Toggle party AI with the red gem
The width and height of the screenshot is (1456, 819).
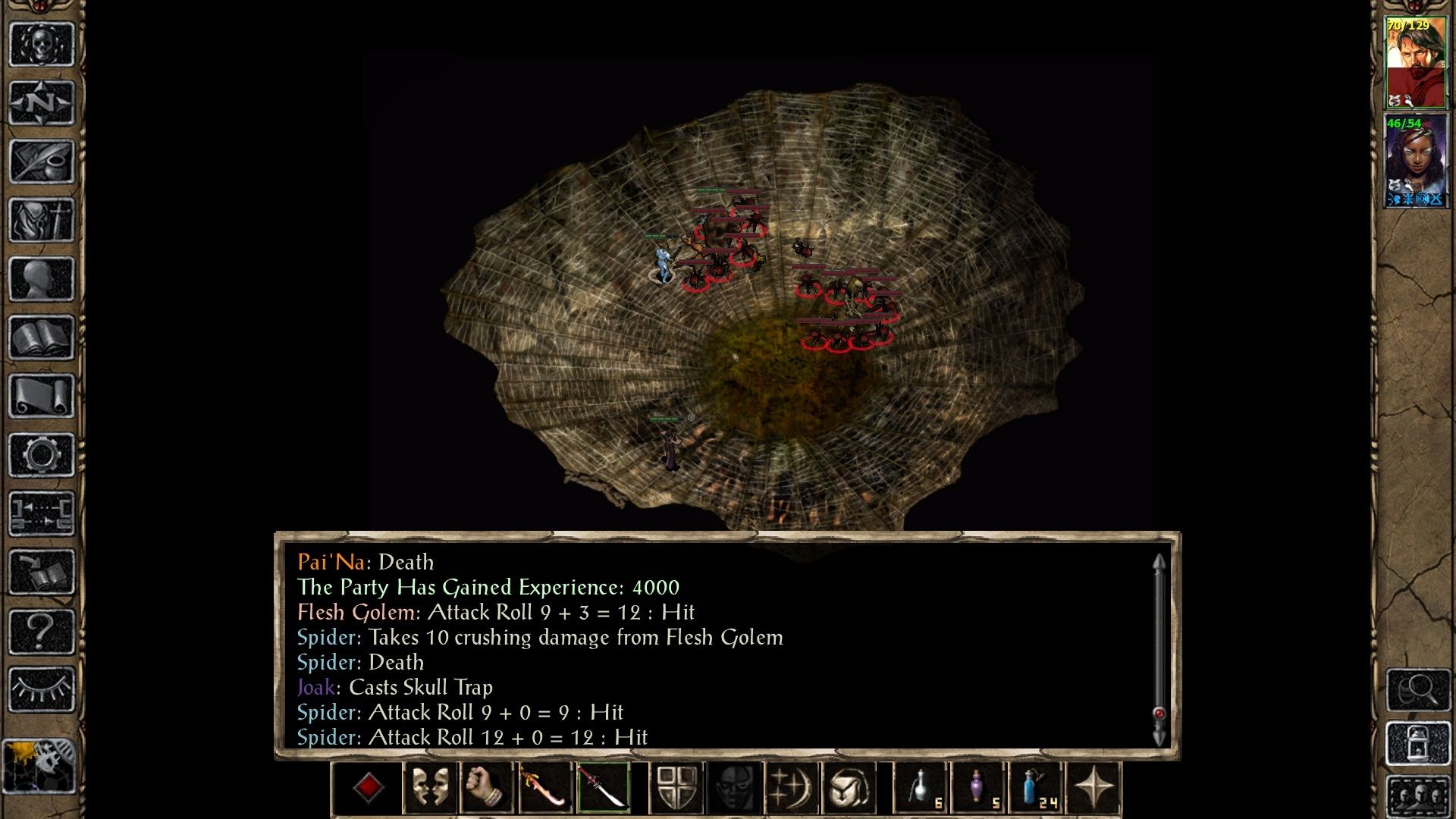click(x=369, y=787)
